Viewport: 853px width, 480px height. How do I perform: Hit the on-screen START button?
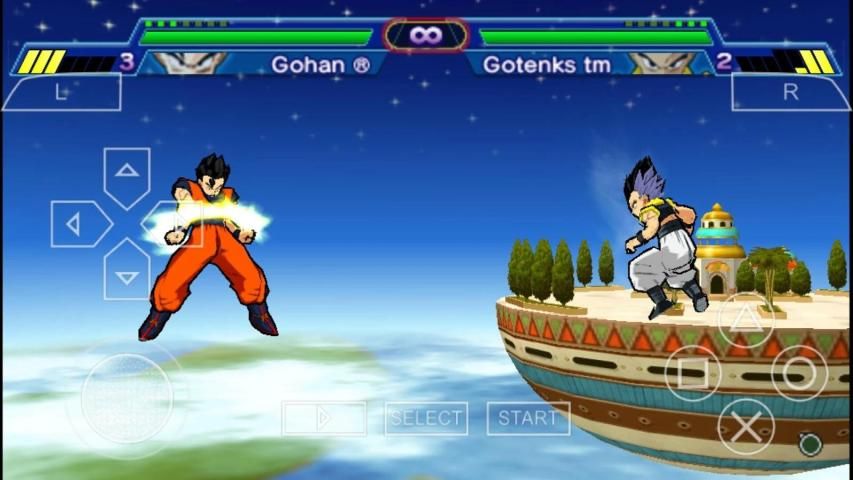click(x=528, y=418)
